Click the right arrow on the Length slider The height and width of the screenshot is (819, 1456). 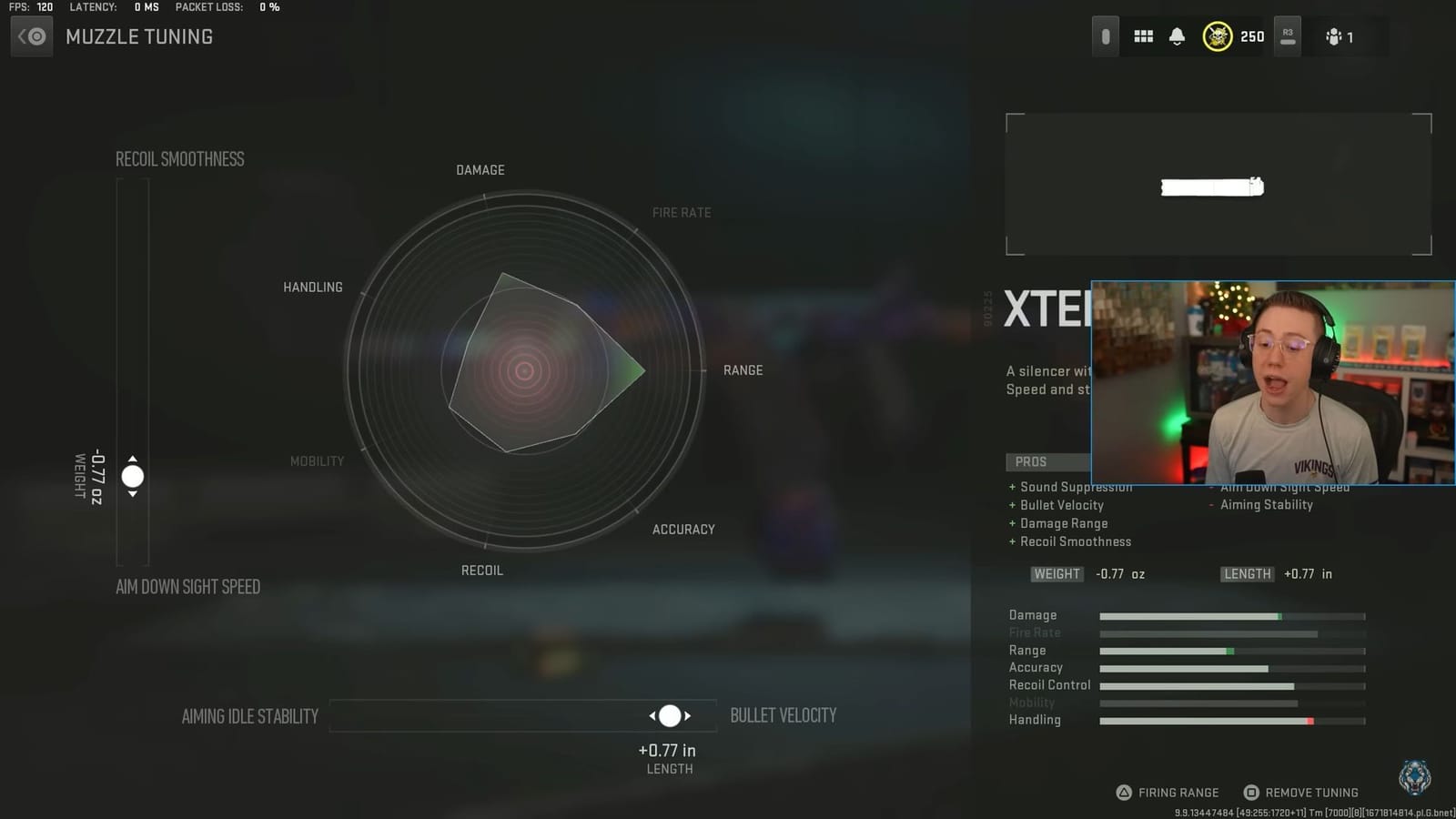click(689, 716)
